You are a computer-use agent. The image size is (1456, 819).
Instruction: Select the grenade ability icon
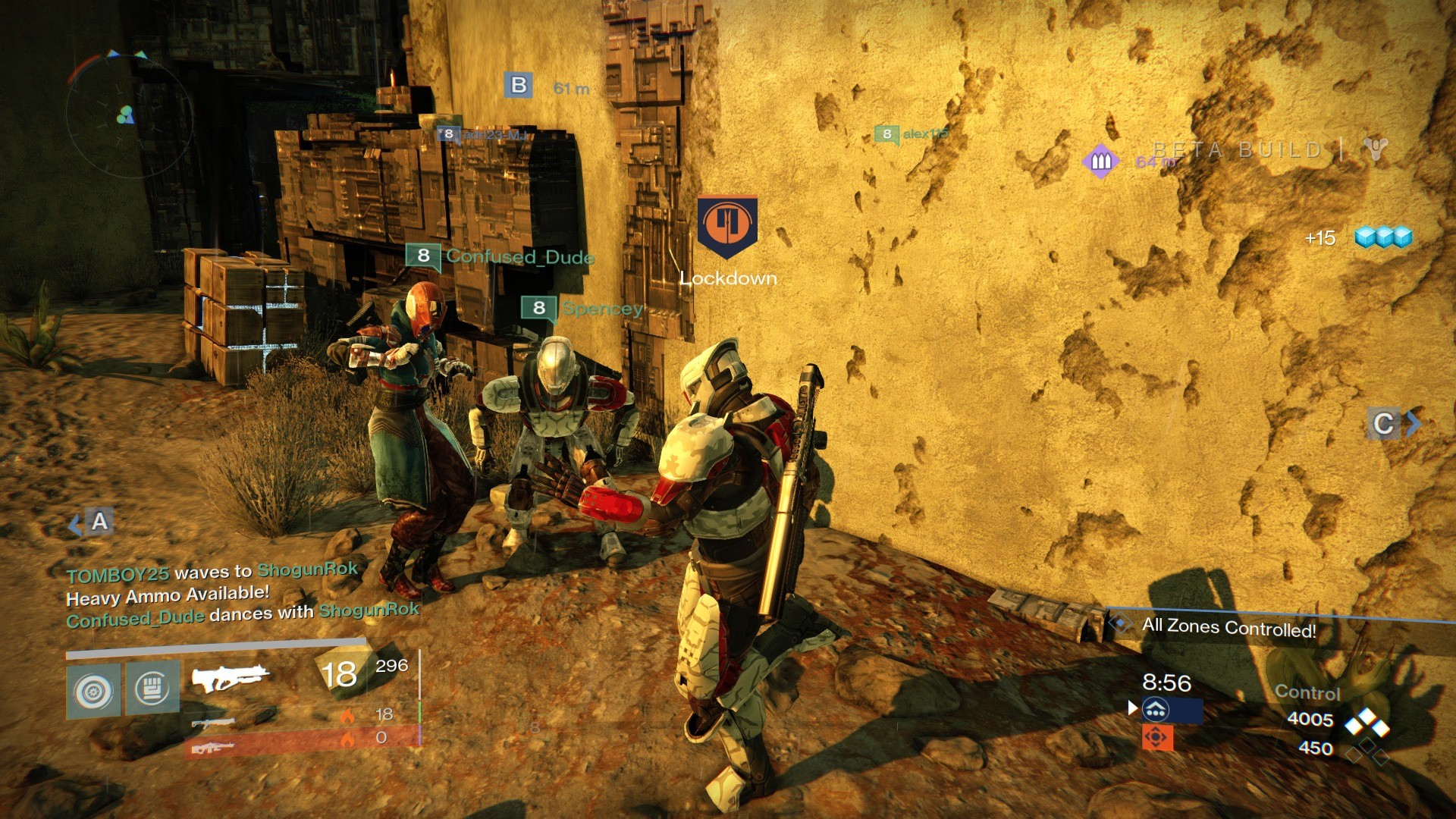tap(93, 691)
